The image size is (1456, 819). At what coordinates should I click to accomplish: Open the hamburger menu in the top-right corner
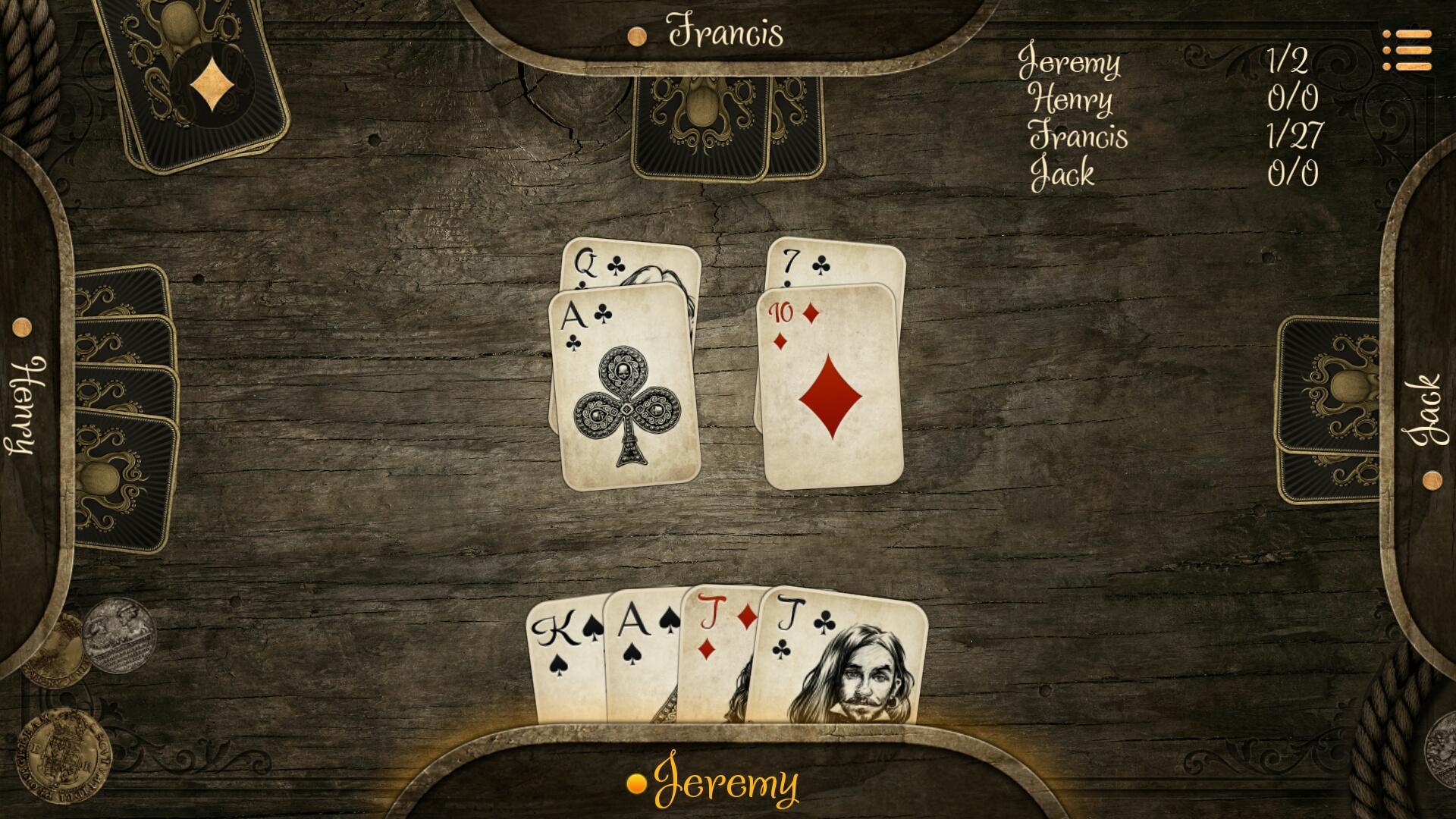(1406, 49)
